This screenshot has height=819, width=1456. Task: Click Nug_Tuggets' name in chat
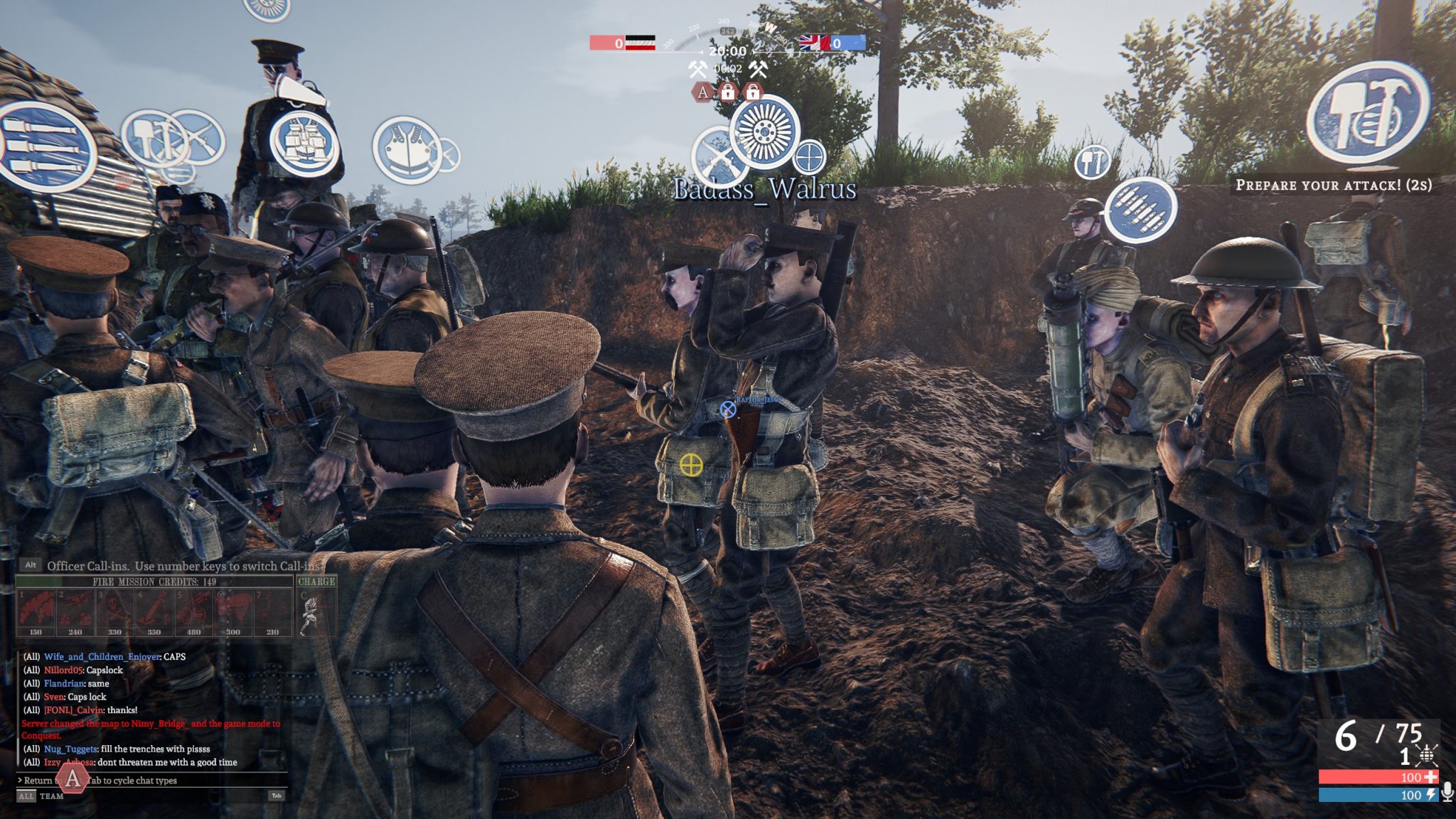[x=70, y=749]
